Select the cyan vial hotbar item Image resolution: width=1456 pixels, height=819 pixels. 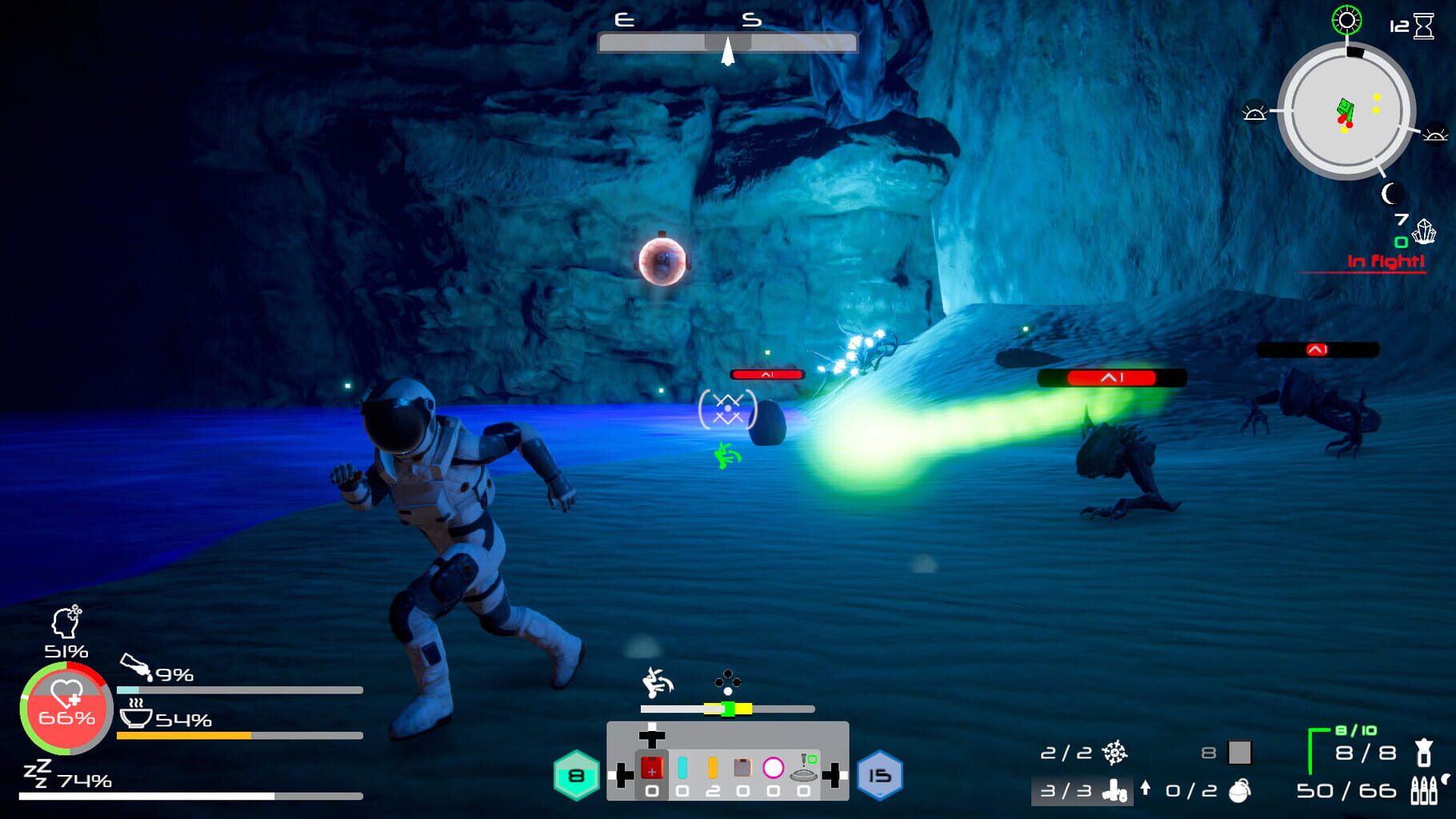(x=682, y=768)
